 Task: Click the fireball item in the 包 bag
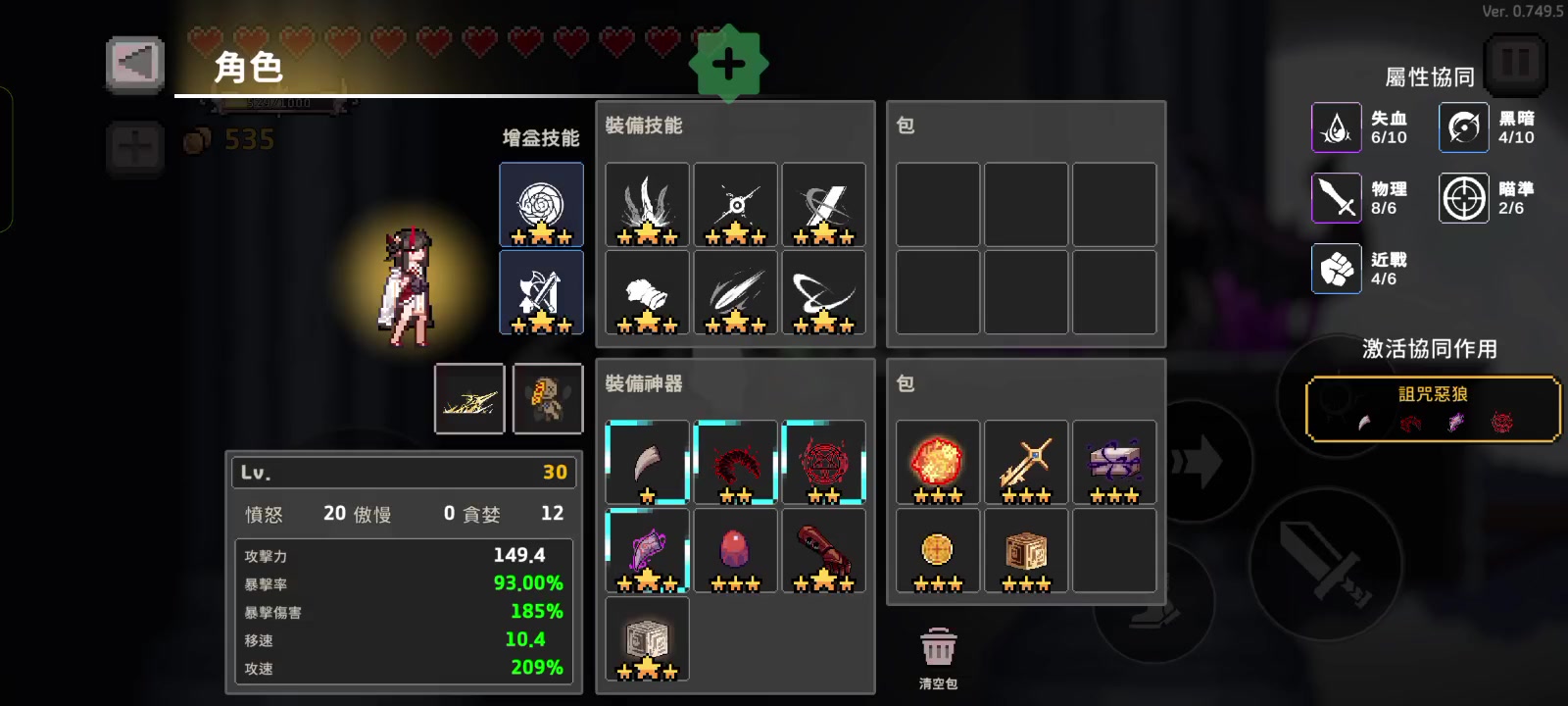[936, 461]
